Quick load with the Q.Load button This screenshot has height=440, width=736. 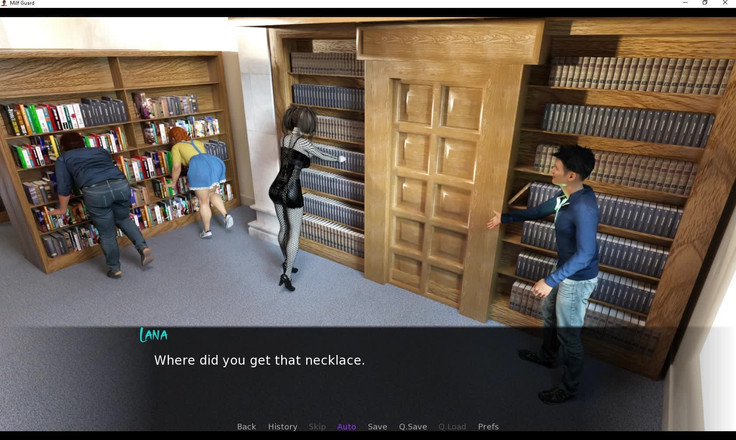click(x=452, y=427)
